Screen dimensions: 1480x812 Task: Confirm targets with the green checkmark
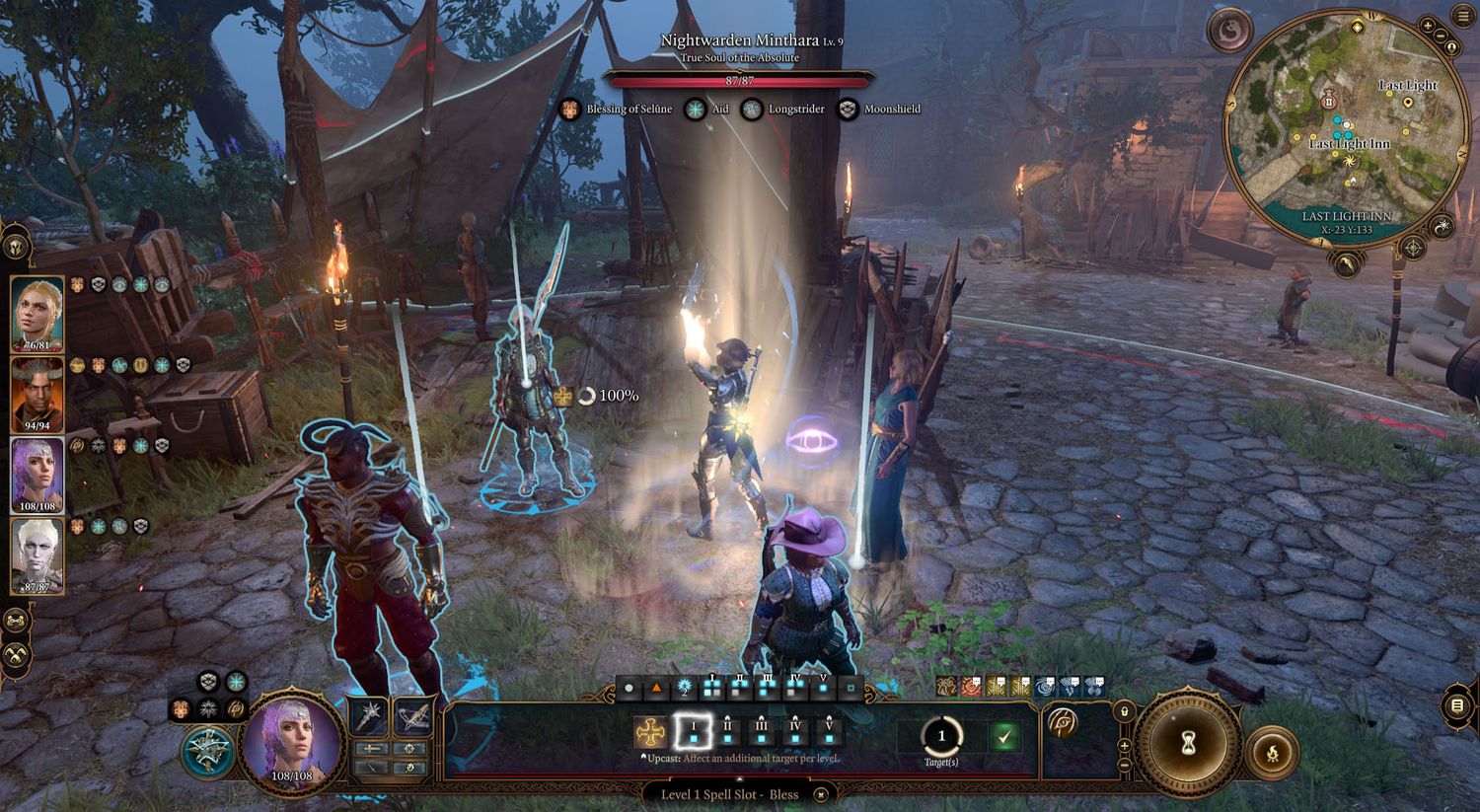(x=1004, y=736)
